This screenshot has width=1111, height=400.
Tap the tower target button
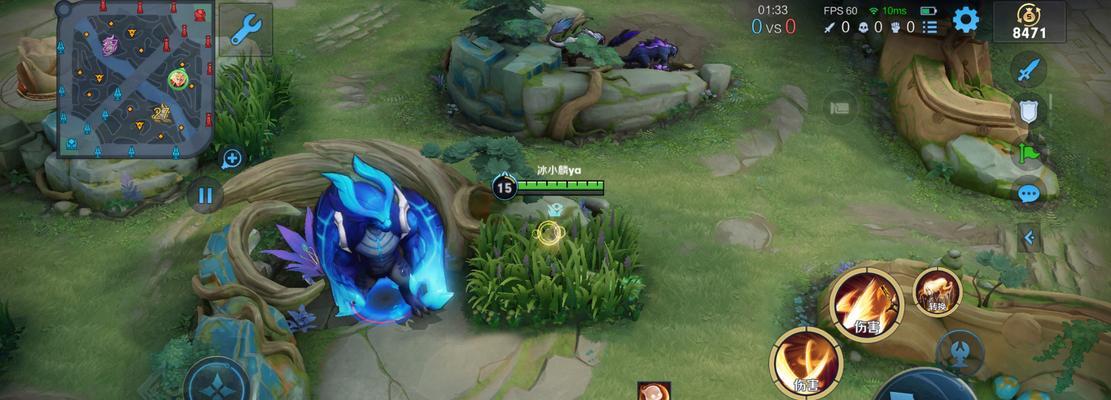point(959,351)
